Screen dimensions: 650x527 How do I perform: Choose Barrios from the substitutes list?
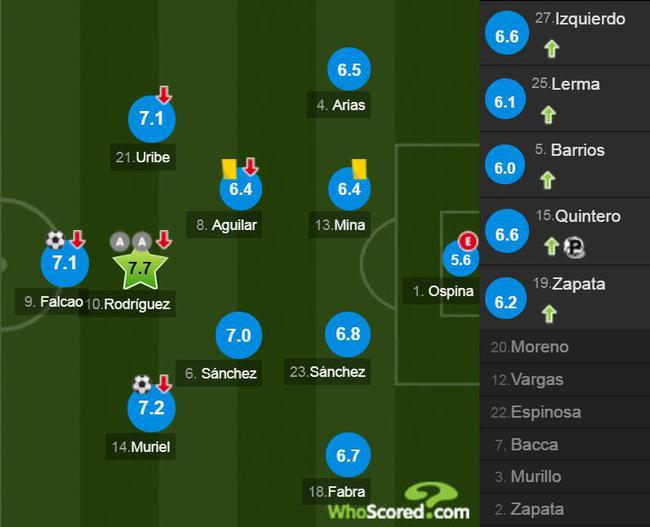coord(565,166)
